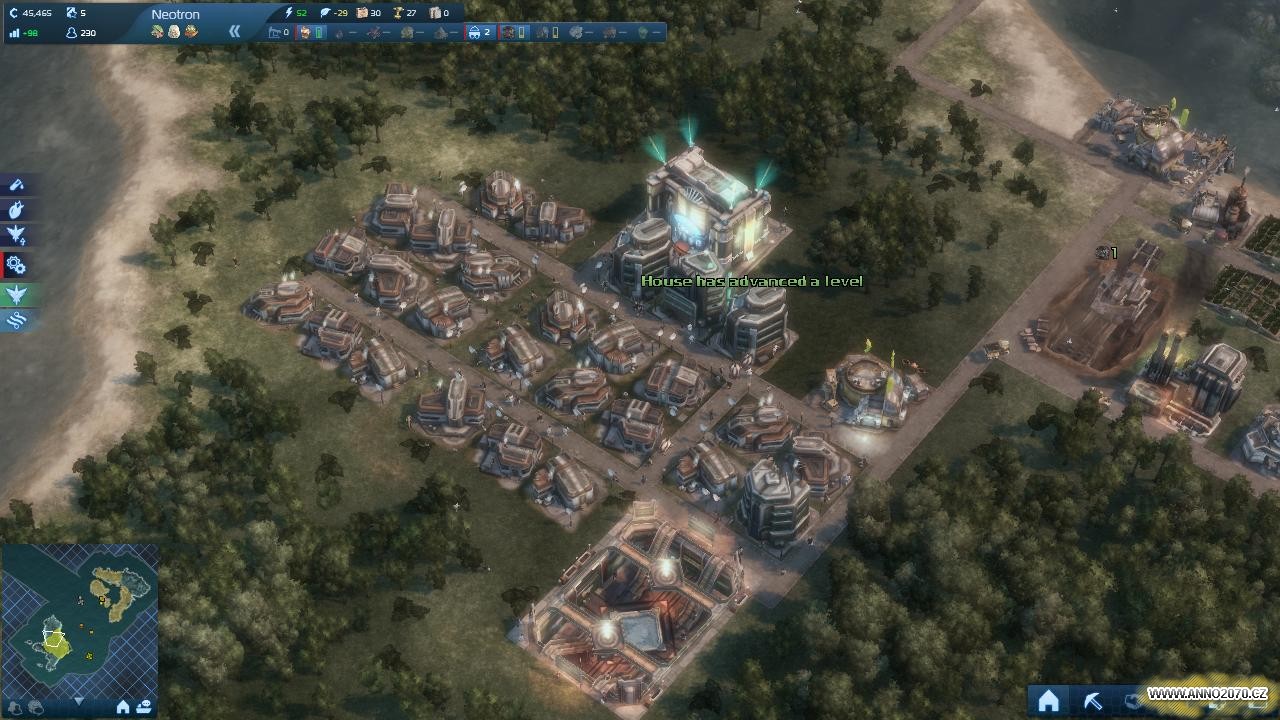This screenshot has width=1280, height=720.
Task: Select the Neotron island name
Action: pos(176,14)
